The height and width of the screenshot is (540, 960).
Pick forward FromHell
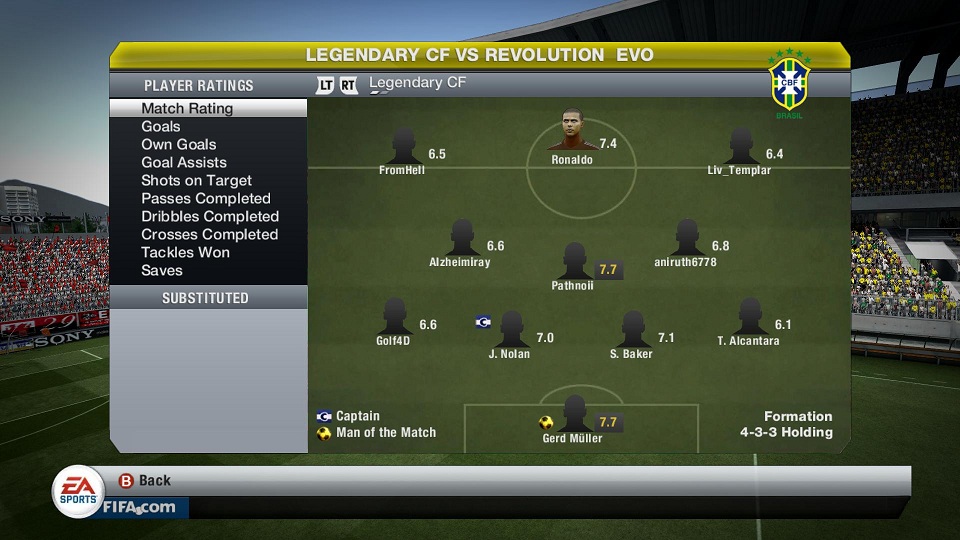pyautogui.click(x=403, y=147)
